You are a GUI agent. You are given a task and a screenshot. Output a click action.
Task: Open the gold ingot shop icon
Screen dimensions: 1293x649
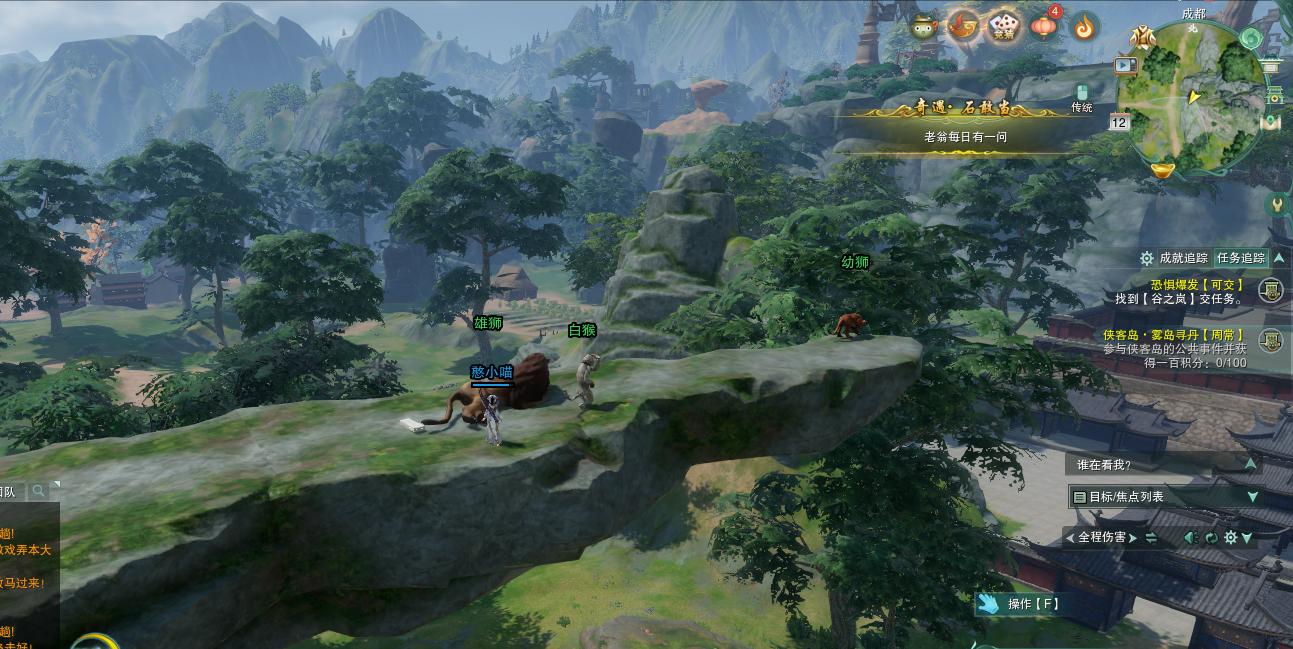[x=1161, y=170]
